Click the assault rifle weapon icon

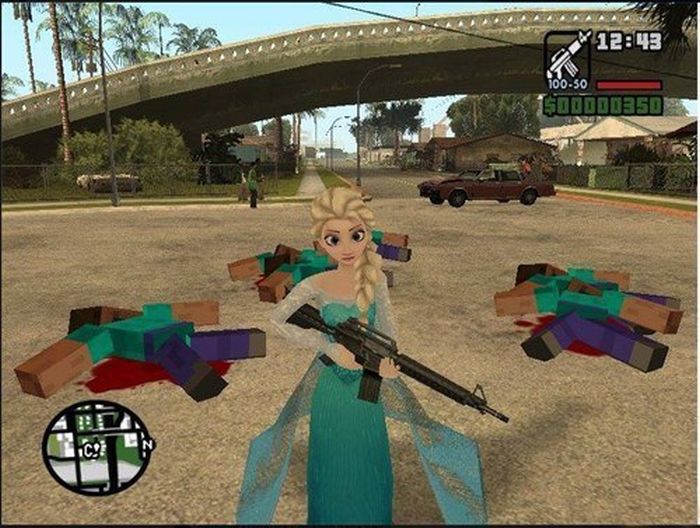coord(566,57)
